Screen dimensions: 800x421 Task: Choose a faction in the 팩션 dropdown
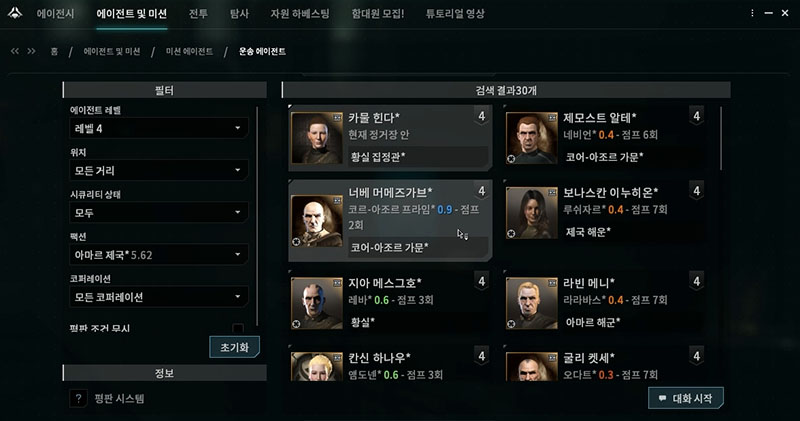click(158, 255)
